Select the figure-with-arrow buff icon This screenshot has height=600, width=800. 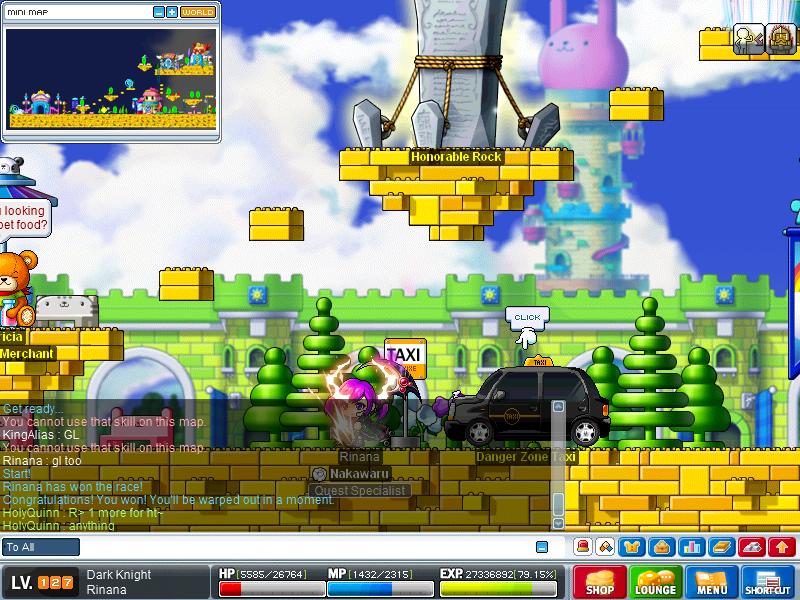[x=747, y=38]
